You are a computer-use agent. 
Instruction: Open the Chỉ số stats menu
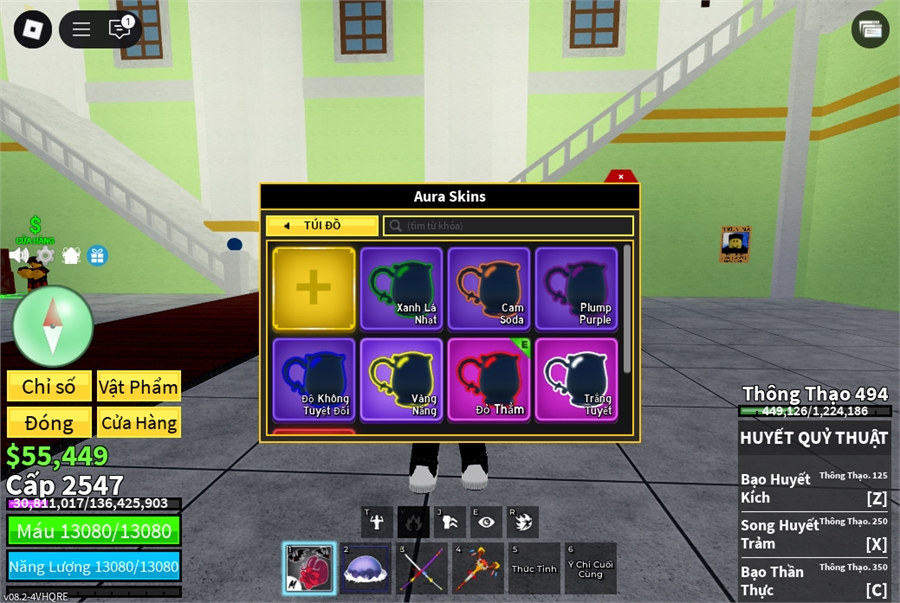pos(49,387)
